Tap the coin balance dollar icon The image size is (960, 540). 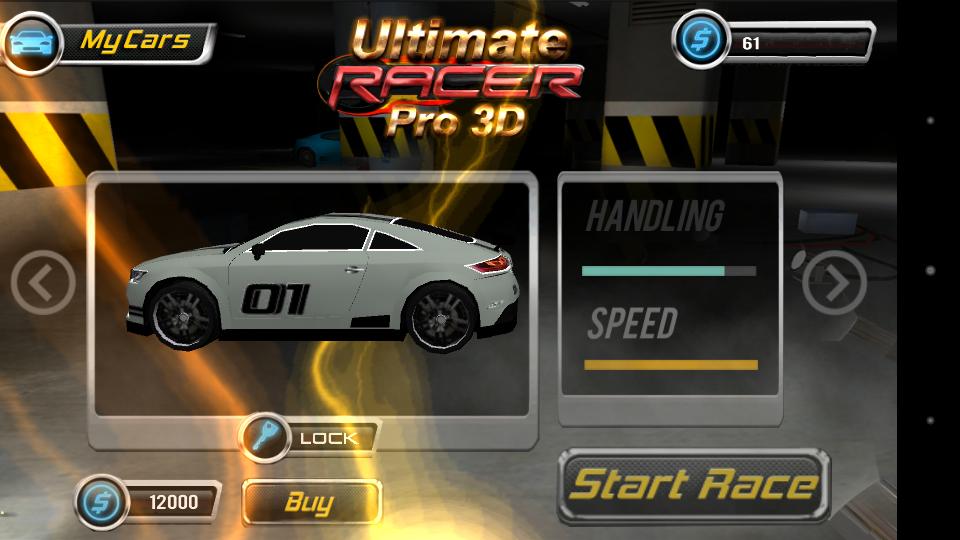click(699, 42)
